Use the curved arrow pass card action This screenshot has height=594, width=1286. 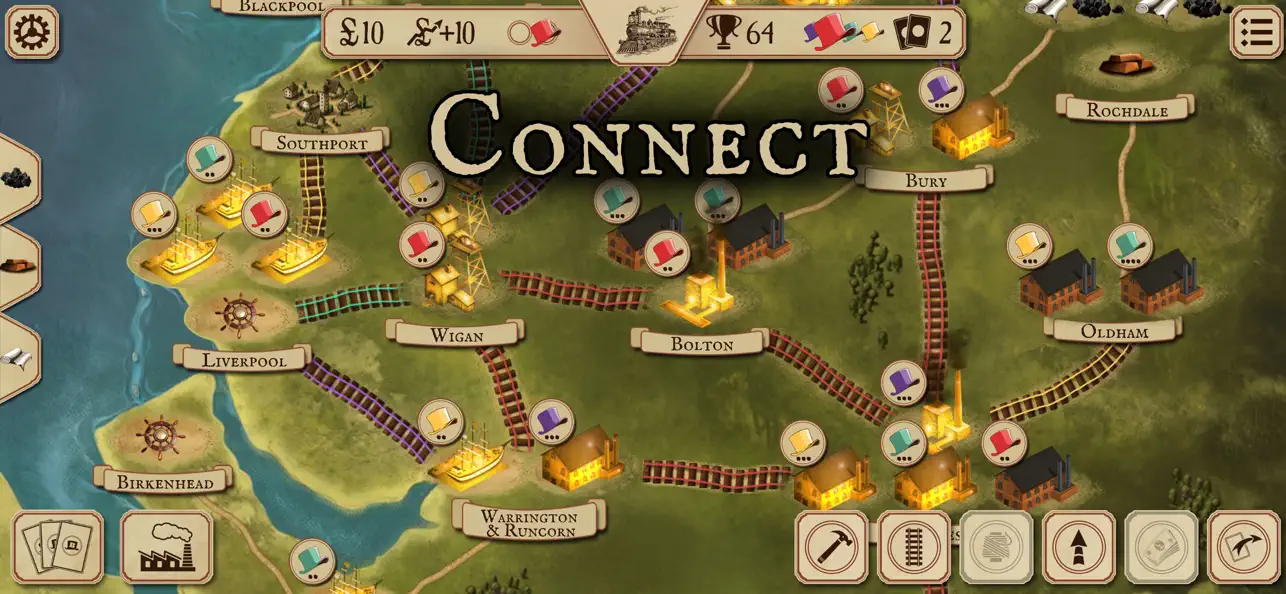tap(1243, 547)
